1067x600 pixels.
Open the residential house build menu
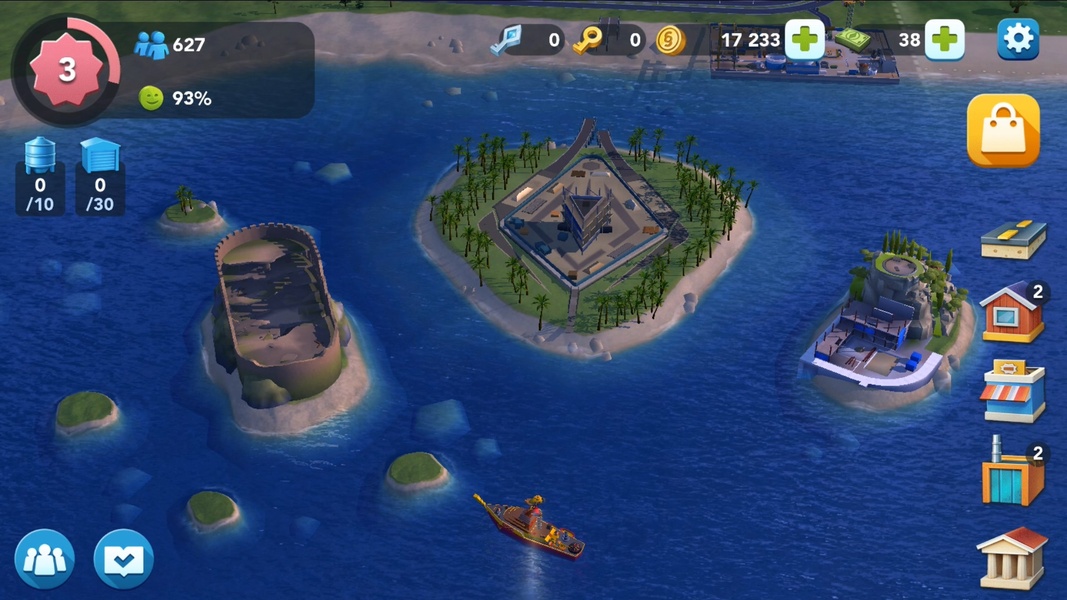pyautogui.click(x=1013, y=313)
